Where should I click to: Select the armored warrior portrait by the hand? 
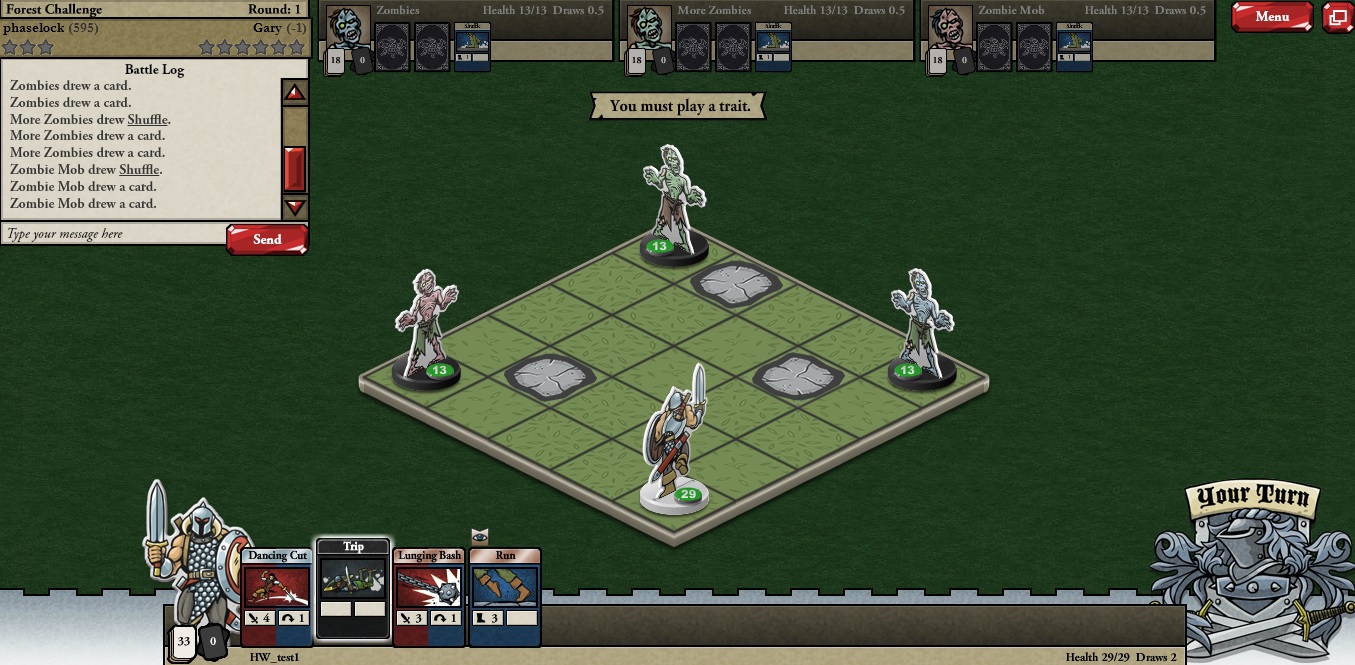[x=195, y=560]
